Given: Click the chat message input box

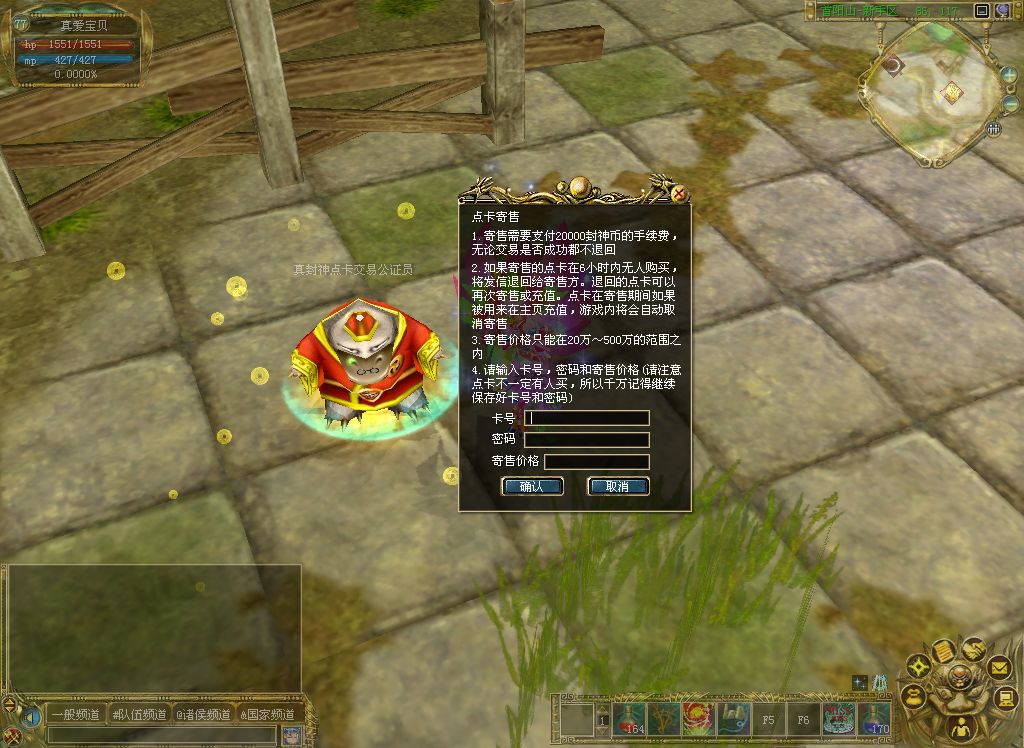Looking at the screenshot, I should pos(160,735).
